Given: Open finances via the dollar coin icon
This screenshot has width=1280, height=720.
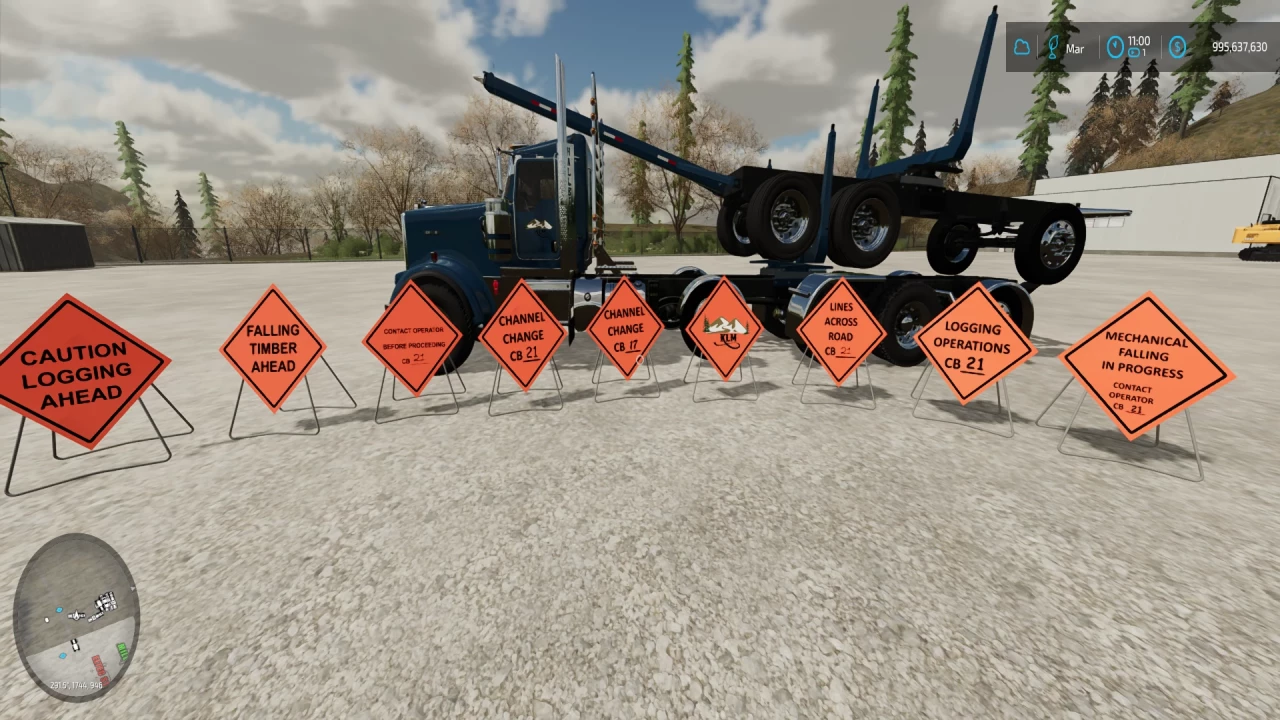Looking at the screenshot, I should (1178, 47).
